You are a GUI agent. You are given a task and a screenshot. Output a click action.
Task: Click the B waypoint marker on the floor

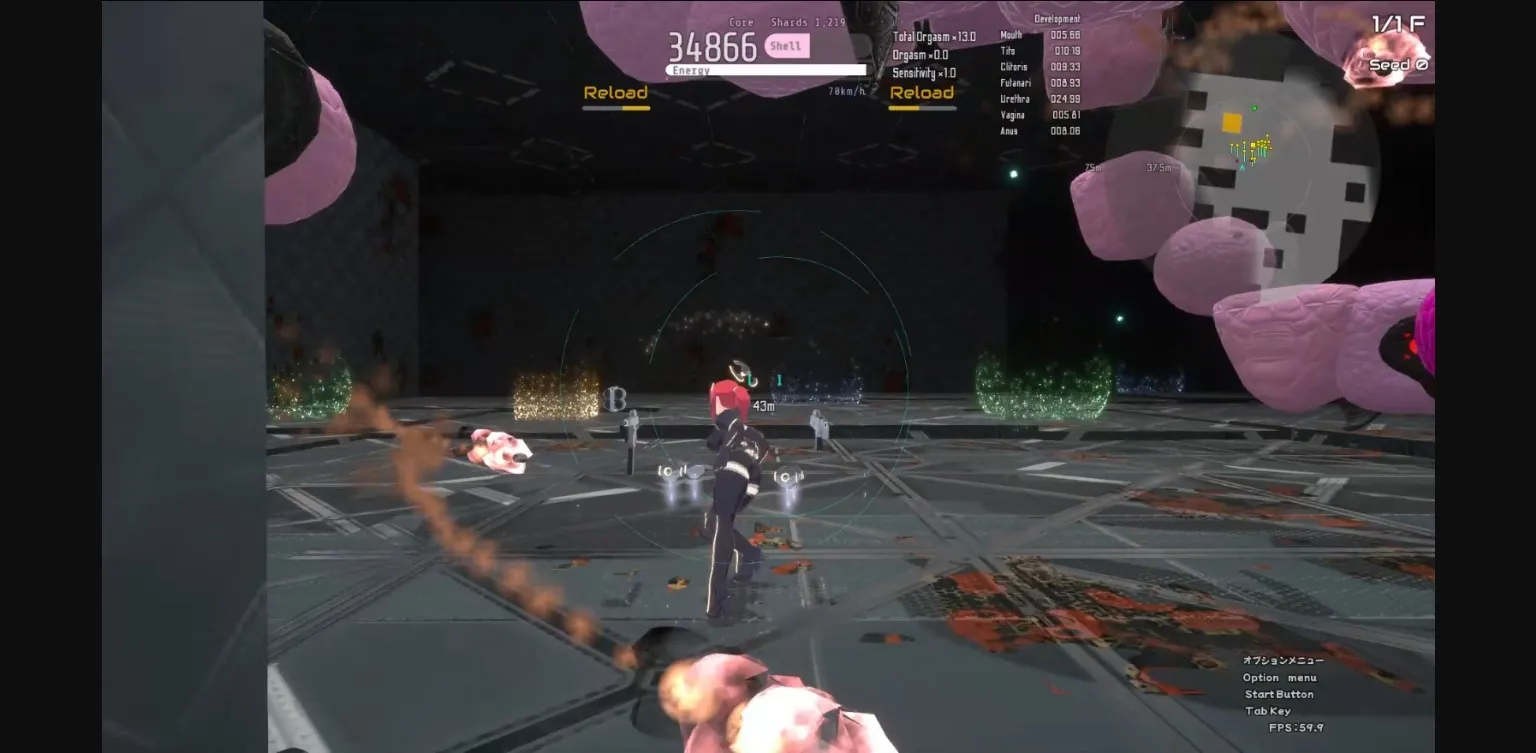(x=617, y=399)
